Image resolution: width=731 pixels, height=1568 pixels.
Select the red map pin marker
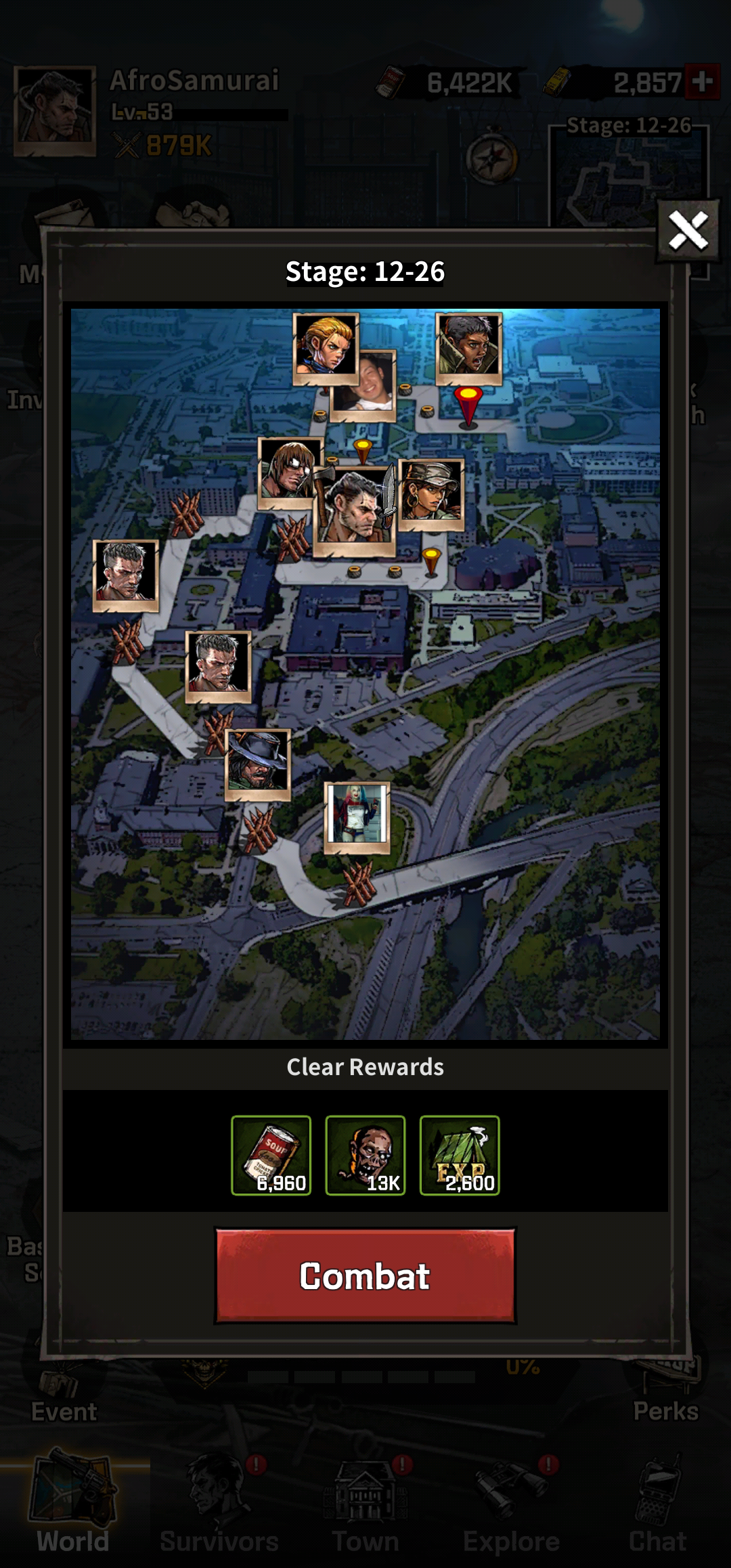tap(468, 405)
